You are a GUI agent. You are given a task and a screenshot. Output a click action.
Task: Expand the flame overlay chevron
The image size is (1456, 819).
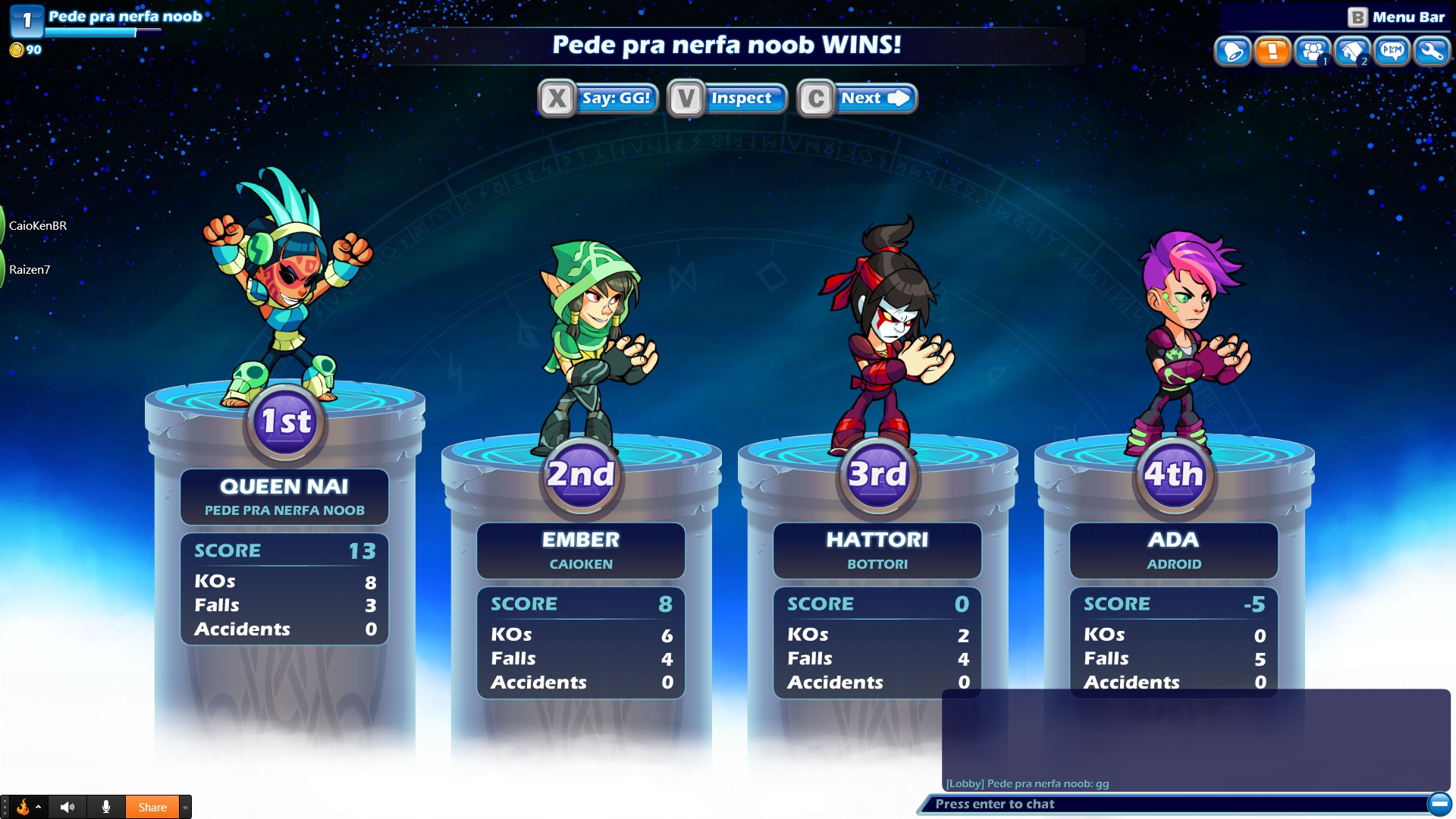pos(39,807)
